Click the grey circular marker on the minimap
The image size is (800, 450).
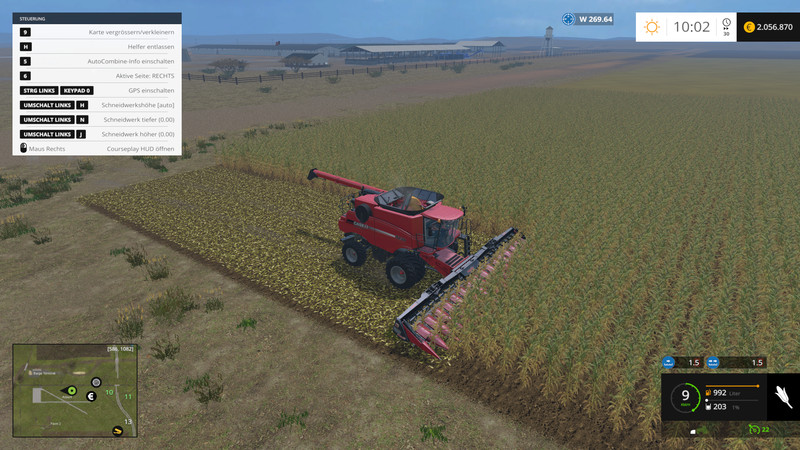[x=96, y=381]
